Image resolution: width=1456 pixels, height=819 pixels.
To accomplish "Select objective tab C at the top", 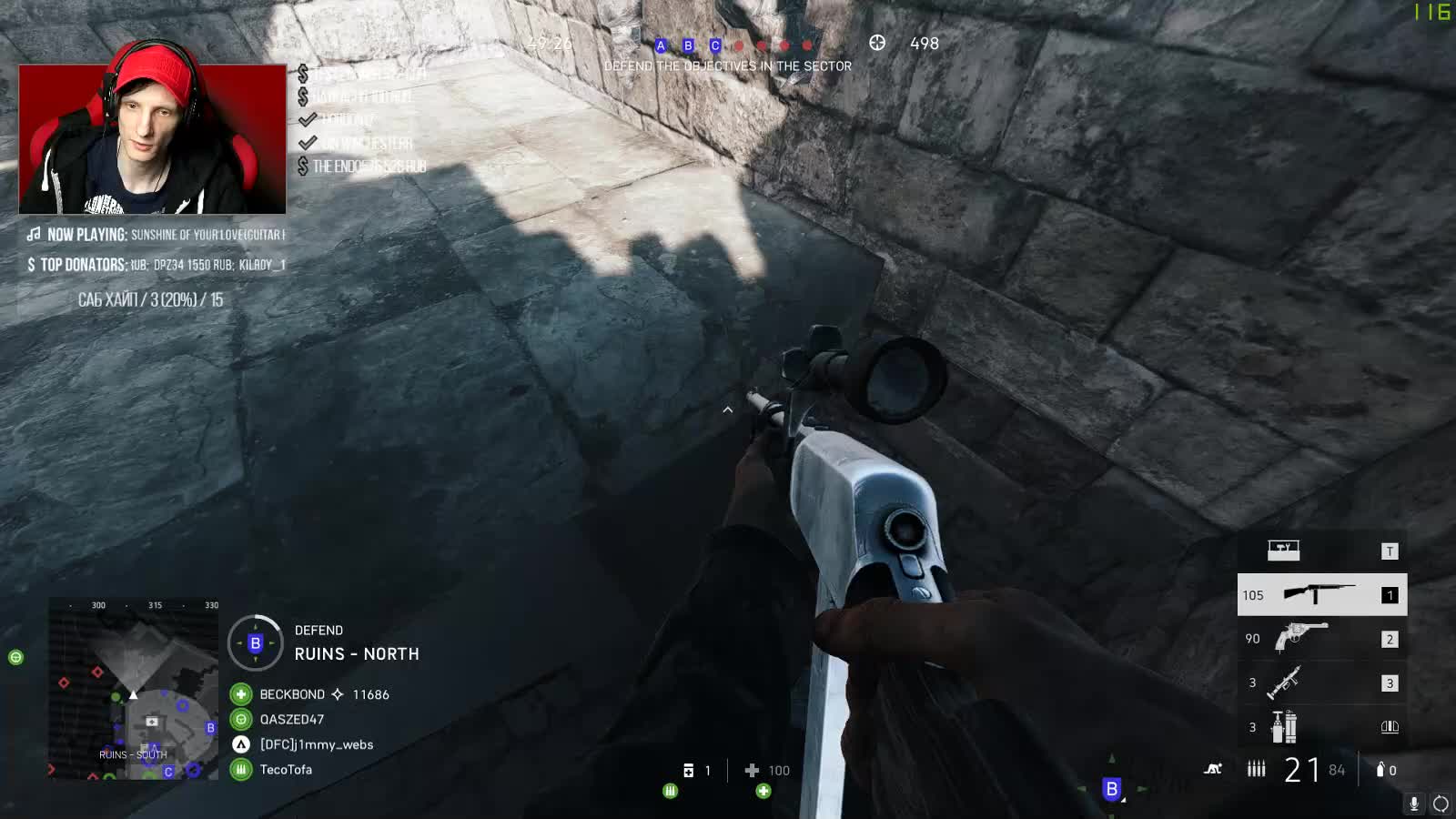I will tap(713, 45).
